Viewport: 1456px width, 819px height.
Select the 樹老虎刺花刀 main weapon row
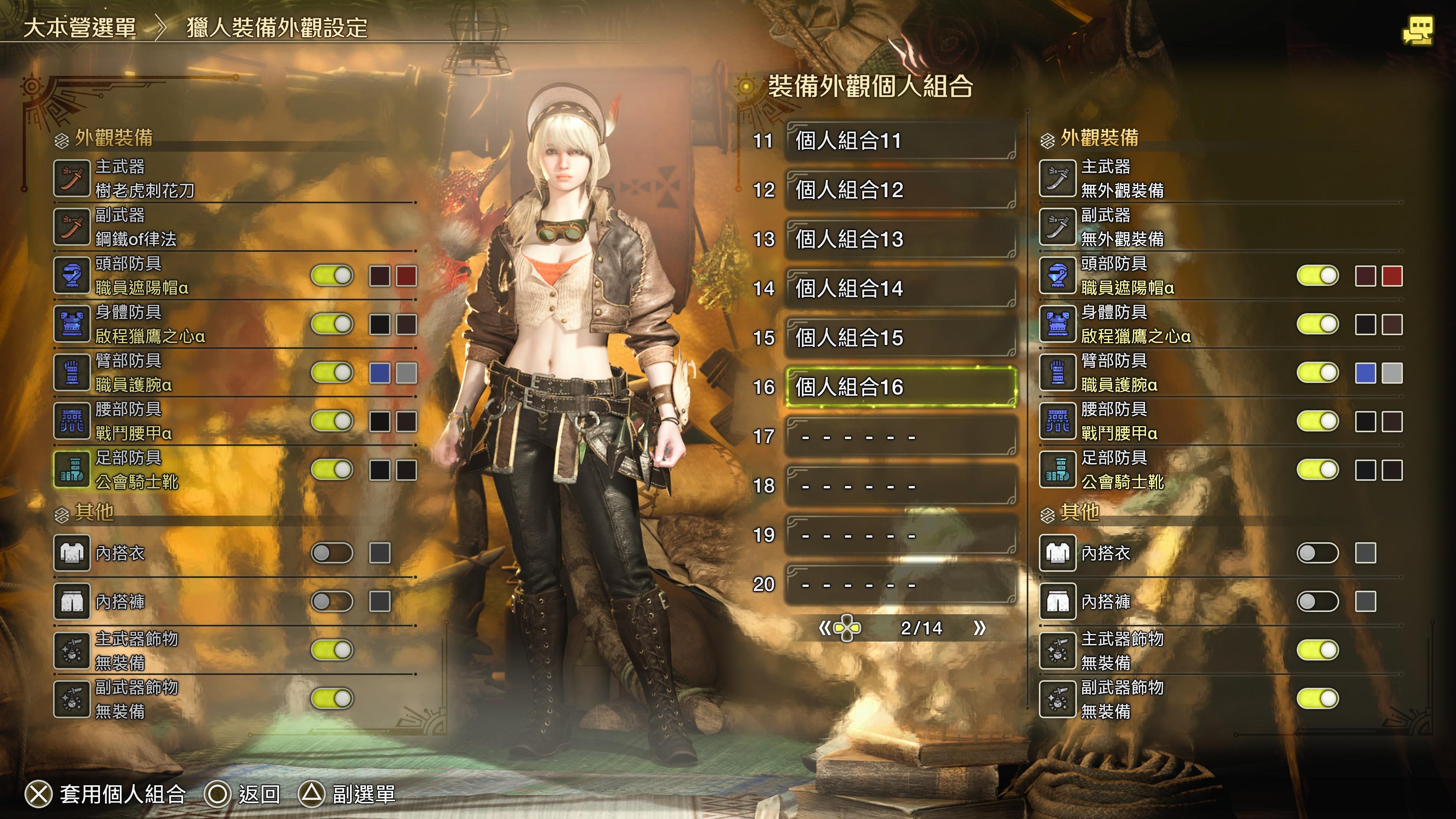tap(235, 179)
